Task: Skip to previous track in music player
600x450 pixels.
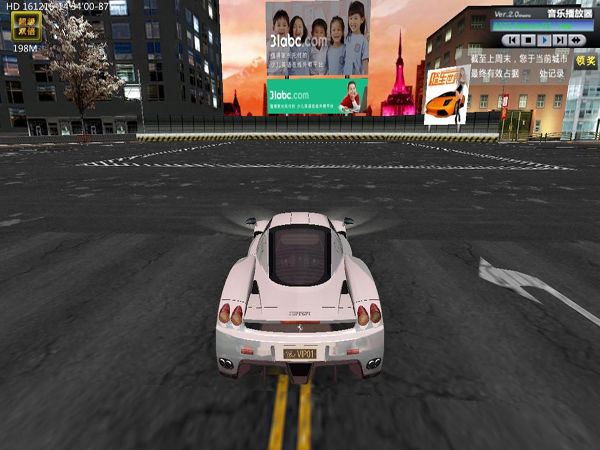Action: [x=511, y=40]
